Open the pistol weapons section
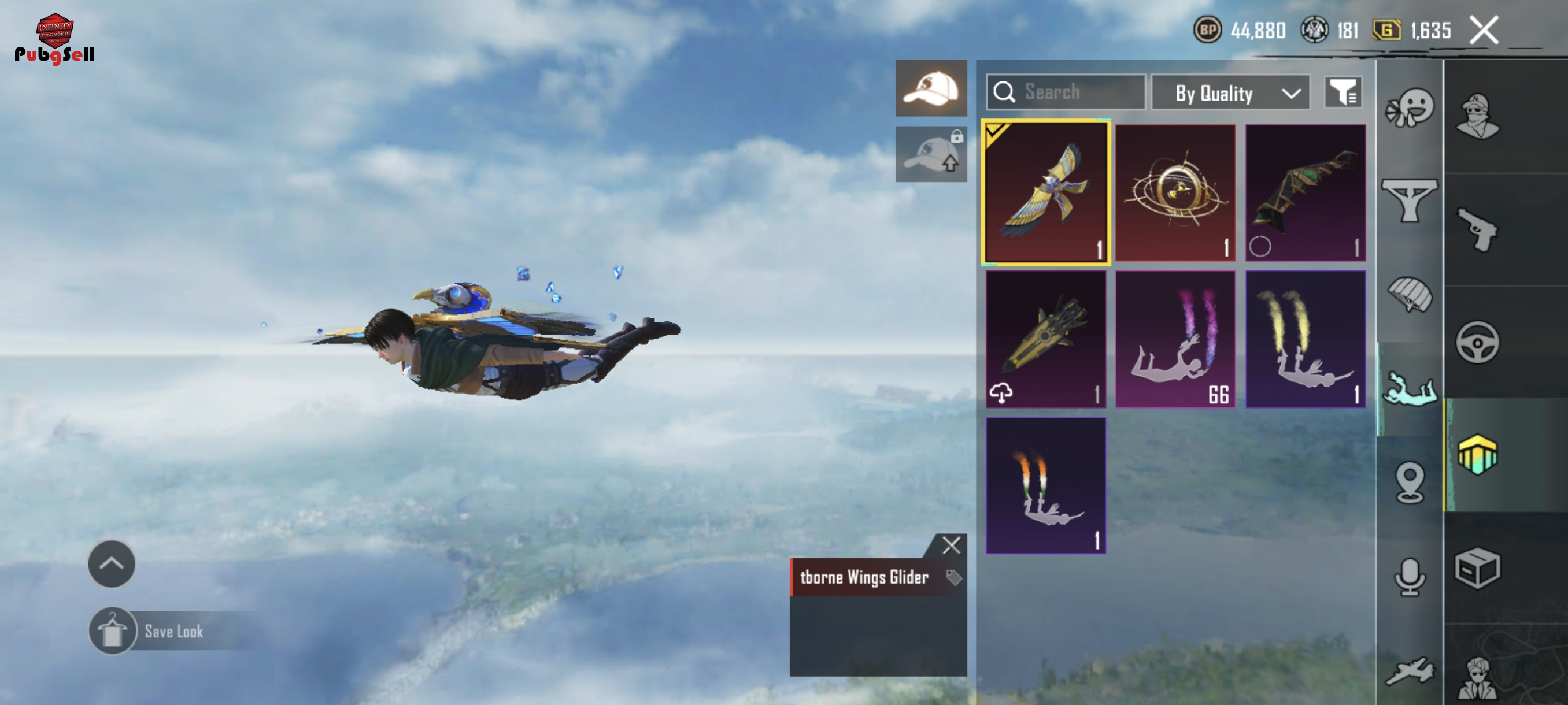This screenshot has height=705, width=1568. click(x=1477, y=229)
